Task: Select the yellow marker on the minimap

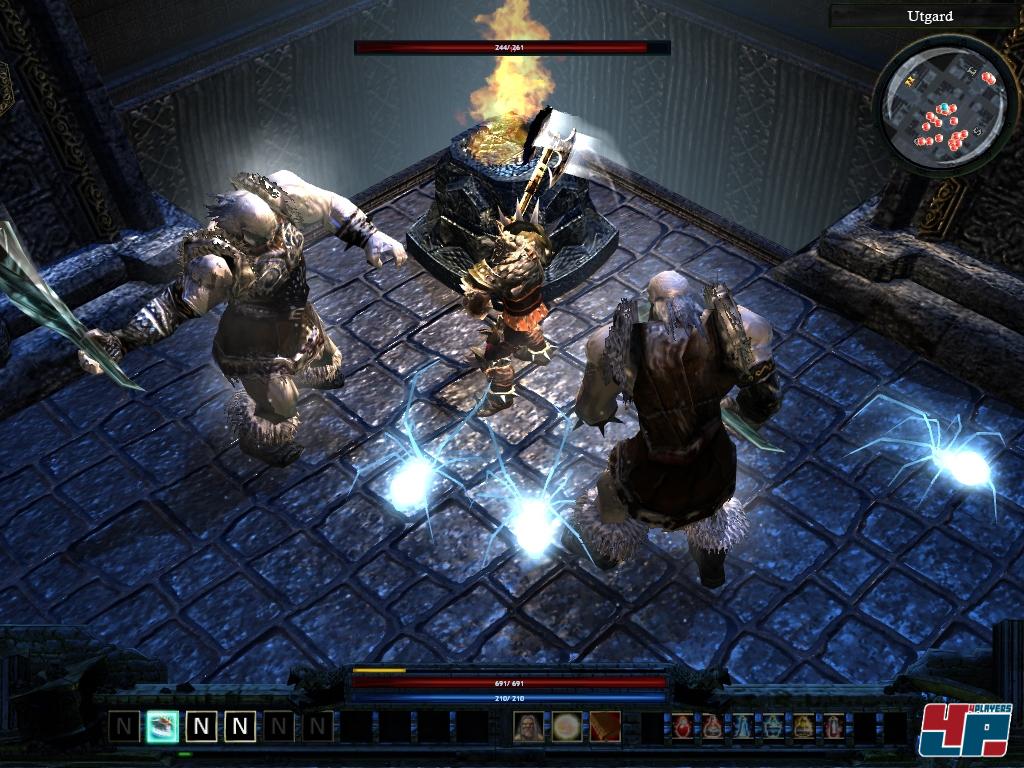Action: click(x=911, y=83)
